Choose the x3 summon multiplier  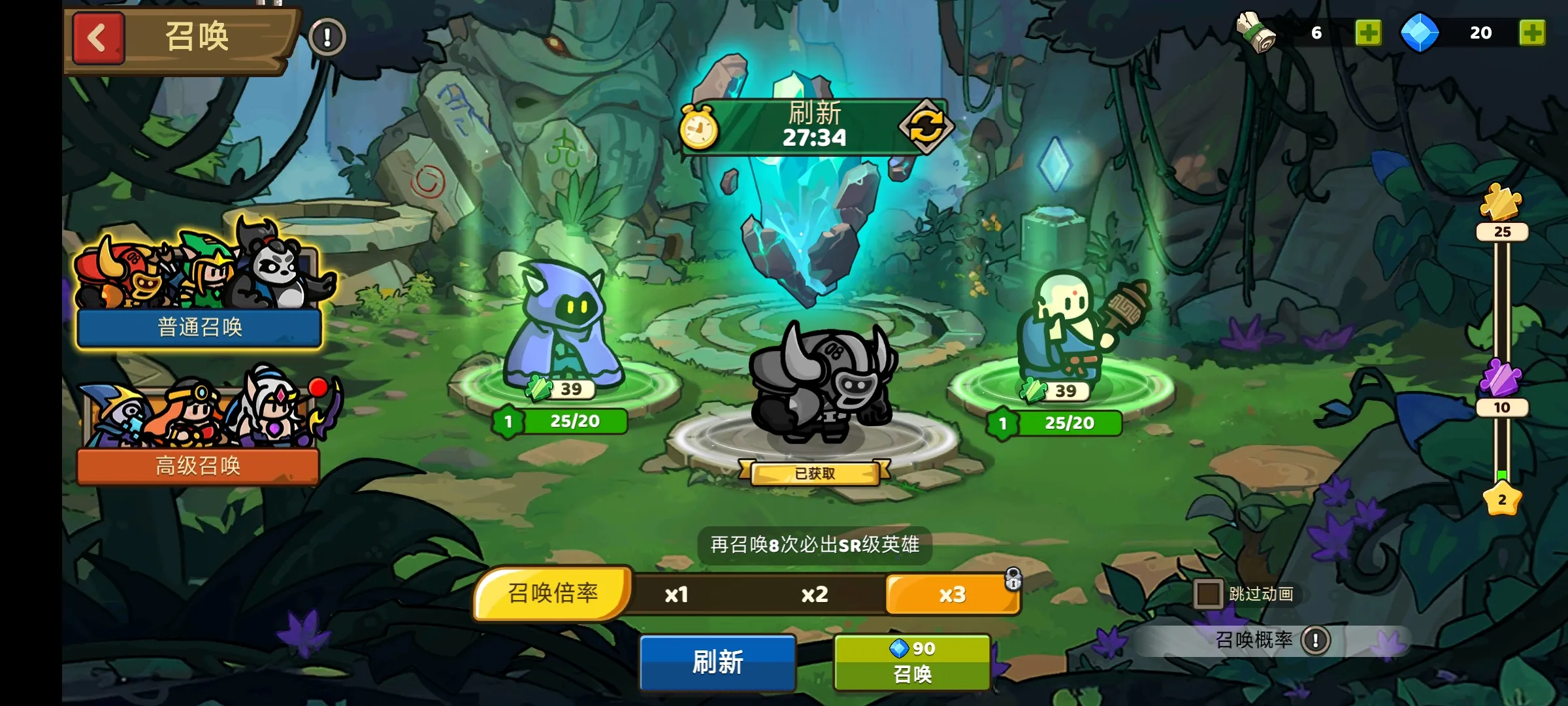click(952, 594)
